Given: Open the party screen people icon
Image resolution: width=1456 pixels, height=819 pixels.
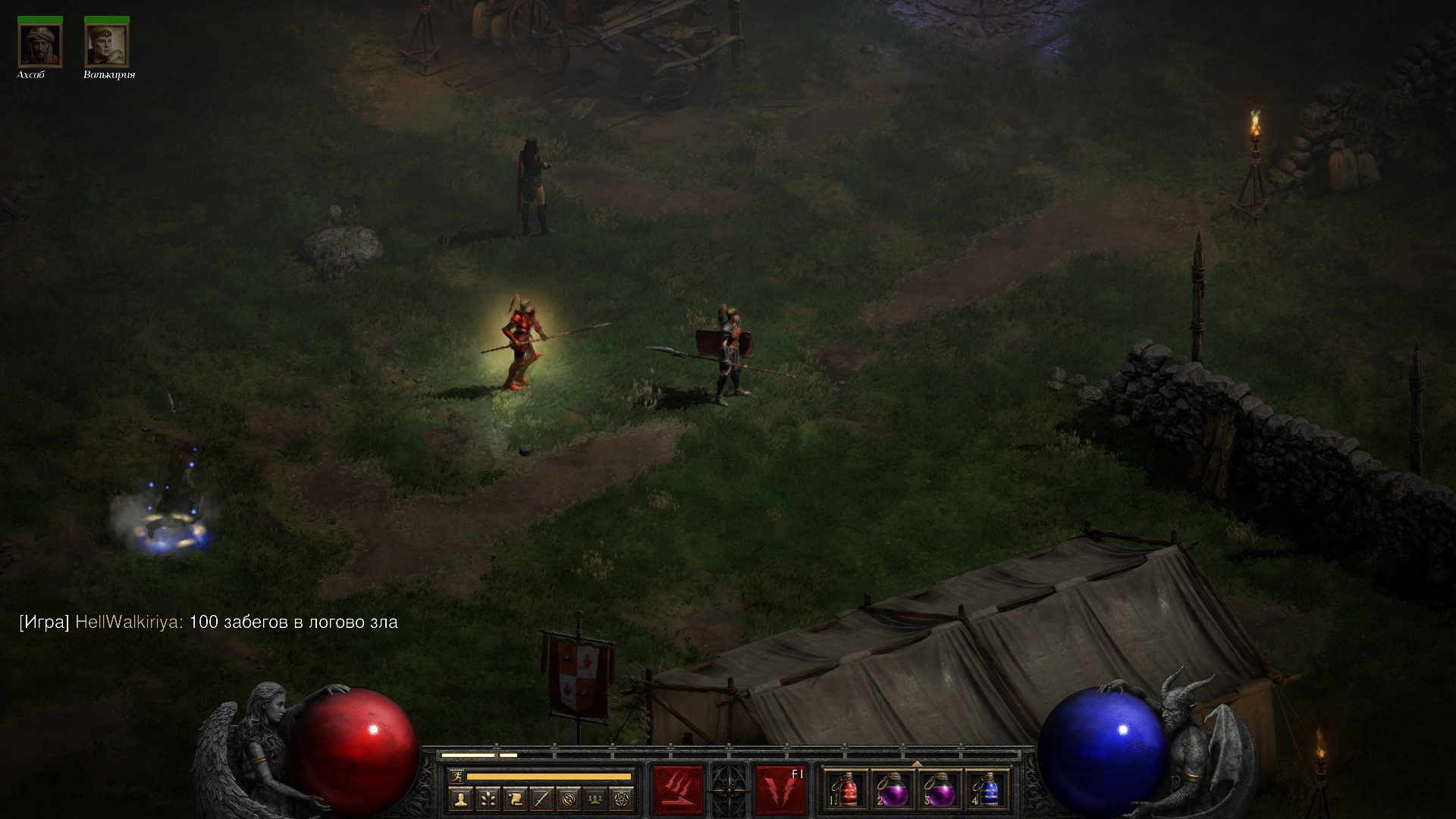Looking at the screenshot, I should 596,798.
